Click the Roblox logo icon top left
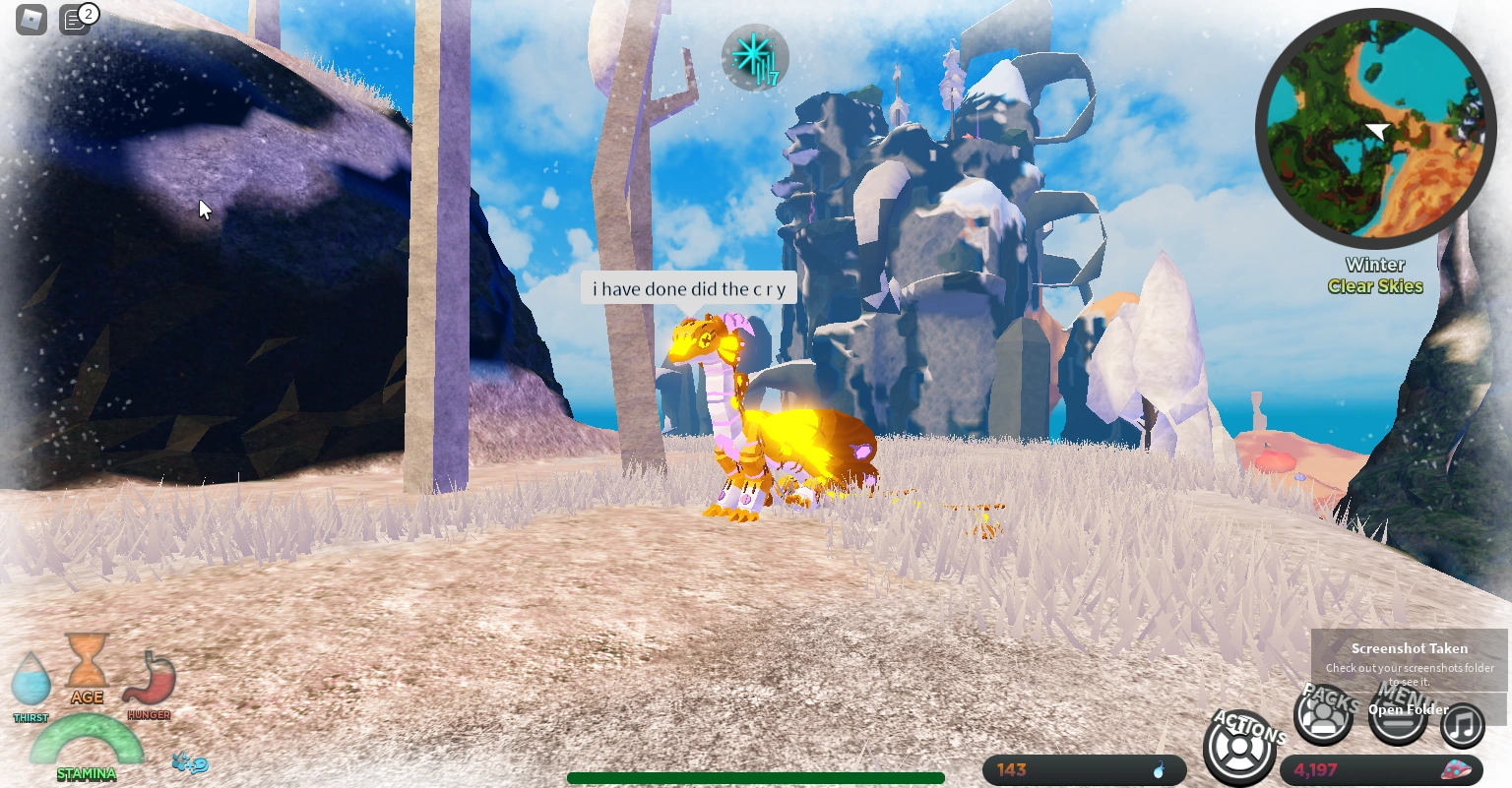 (x=31, y=20)
